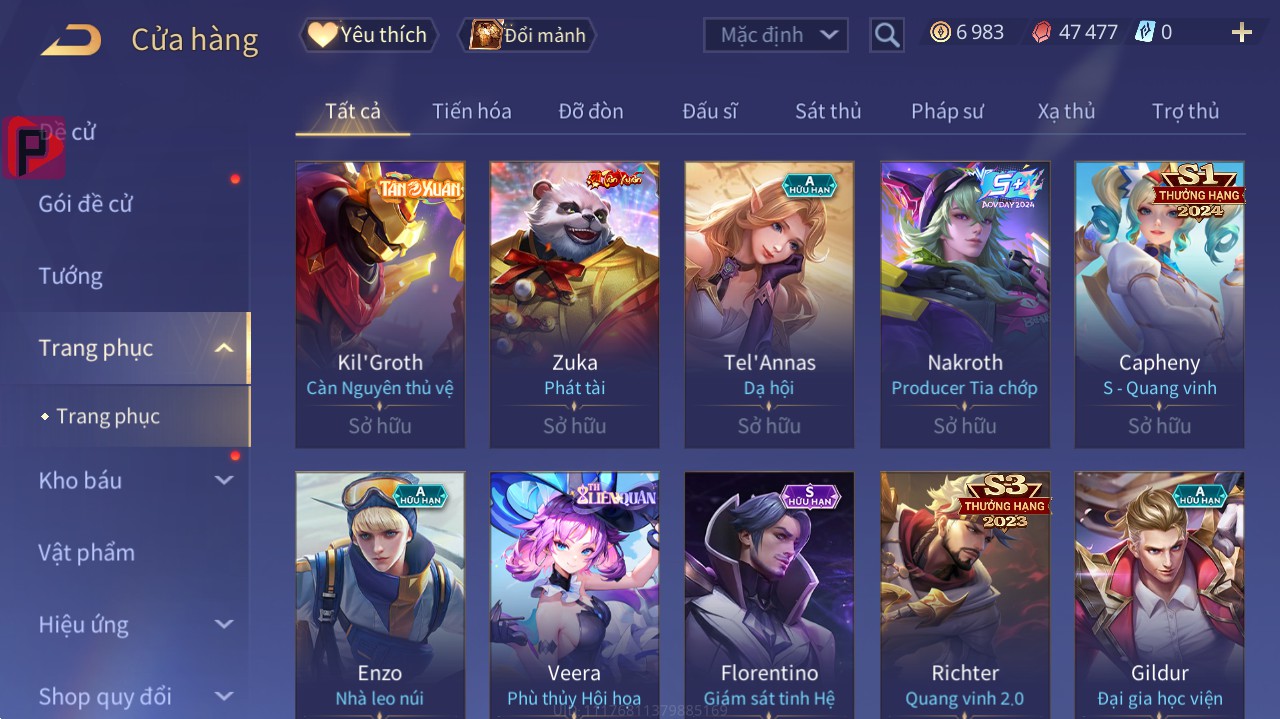Switch to the Đỡ đòn tab
Image resolution: width=1280 pixels, height=719 pixels.
(590, 111)
